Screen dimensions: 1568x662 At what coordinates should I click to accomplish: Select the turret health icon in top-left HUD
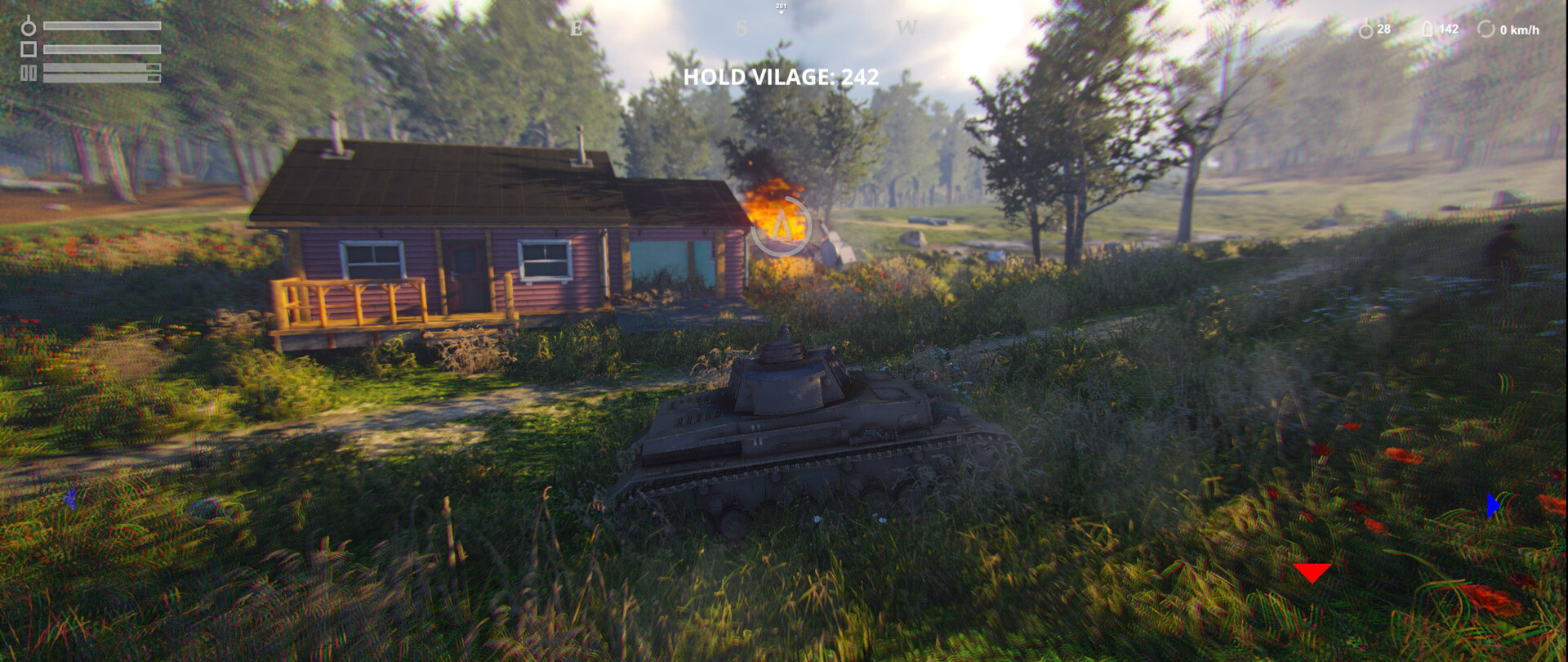[x=28, y=28]
